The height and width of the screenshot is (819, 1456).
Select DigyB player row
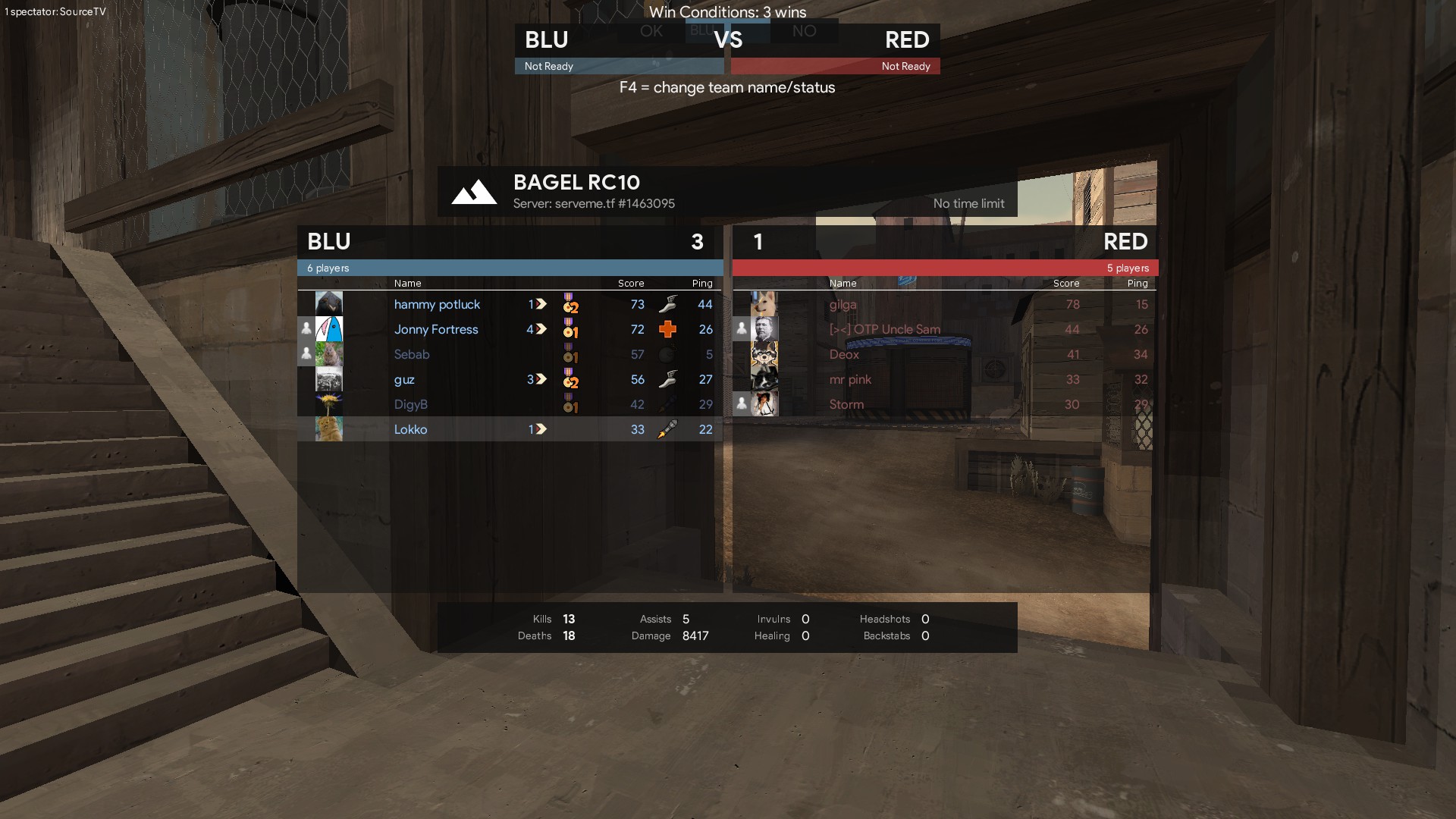tap(411, 404)
